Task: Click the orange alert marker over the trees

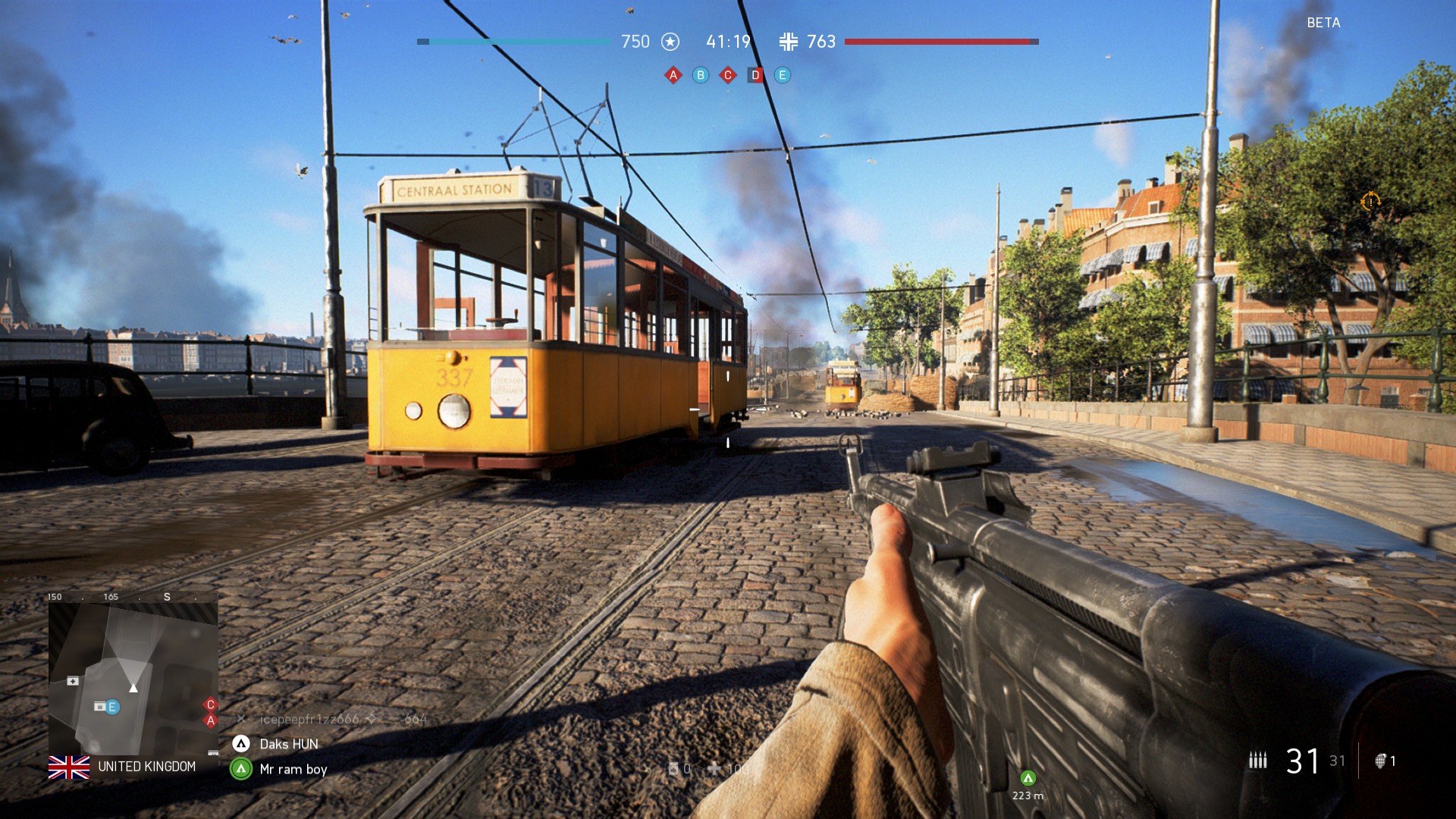Action: [x=1370, y=202]
